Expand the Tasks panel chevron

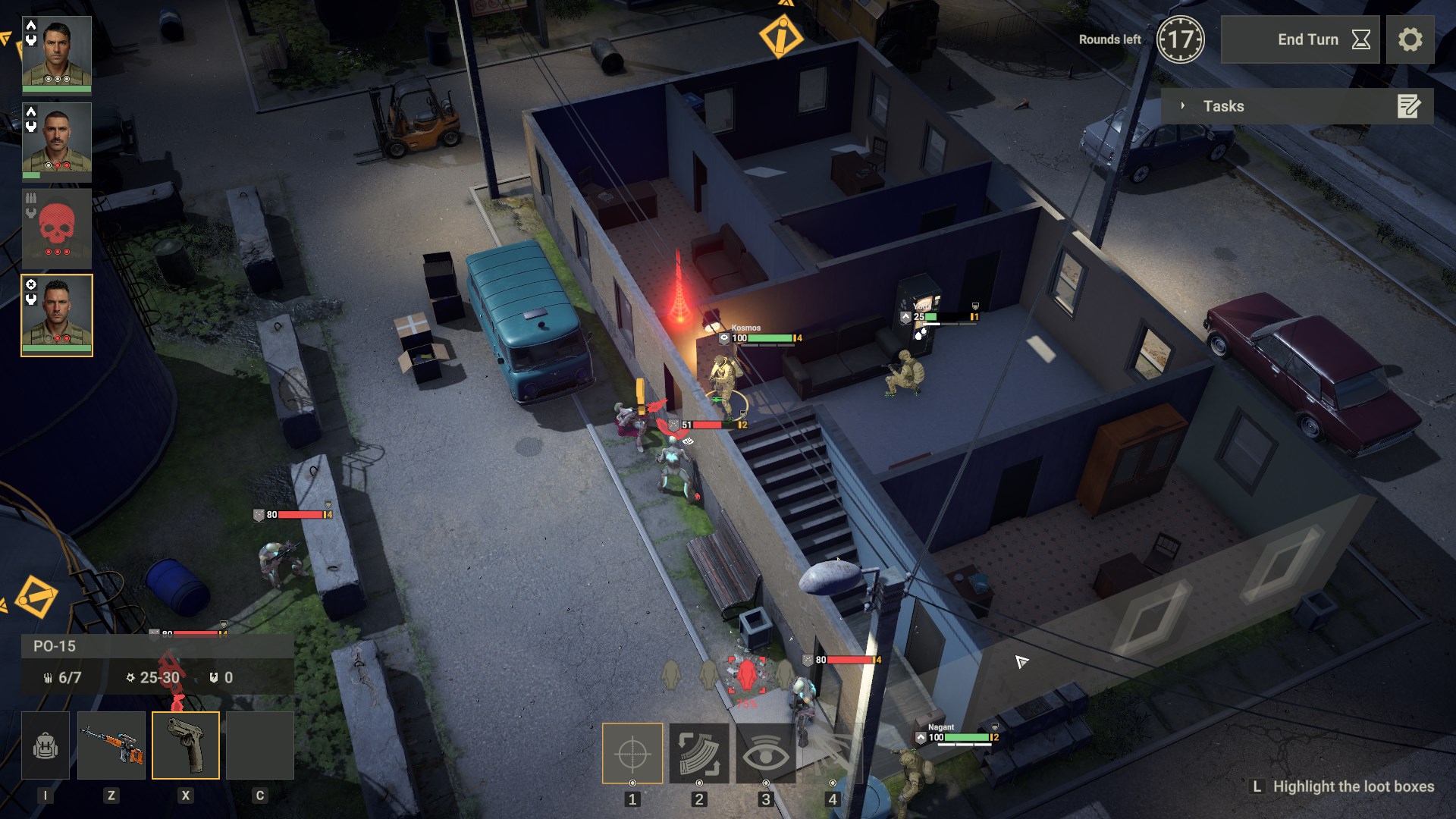[1183, 107]
